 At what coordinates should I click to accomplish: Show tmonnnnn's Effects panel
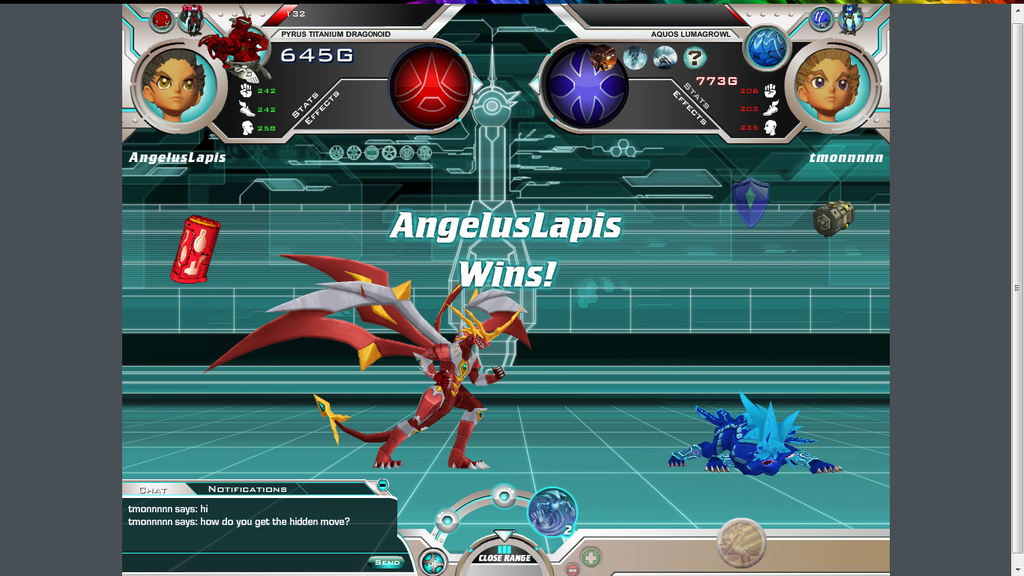(690, 108)
